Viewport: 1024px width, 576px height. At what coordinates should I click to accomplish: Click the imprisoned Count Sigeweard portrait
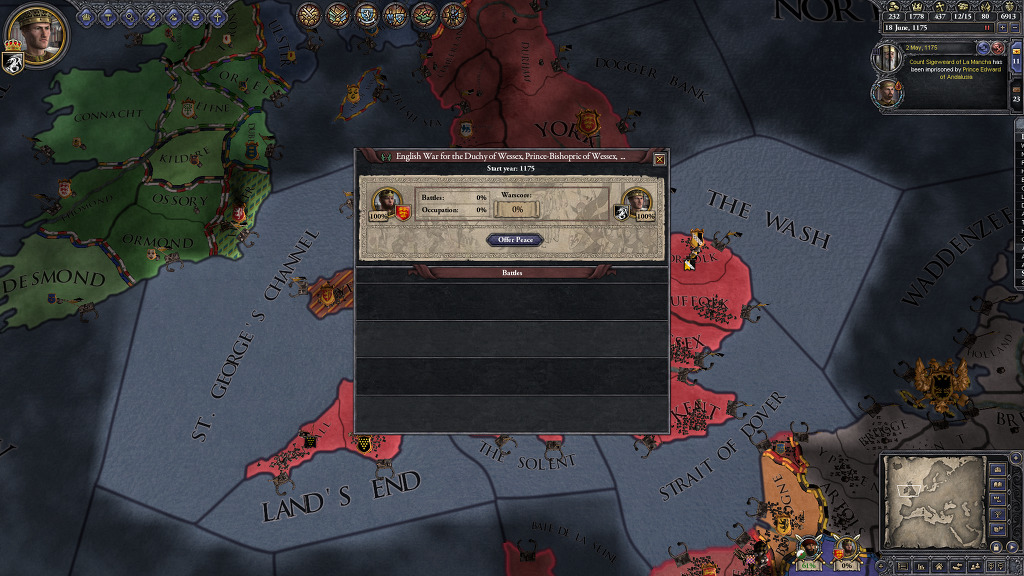point(887,58)
